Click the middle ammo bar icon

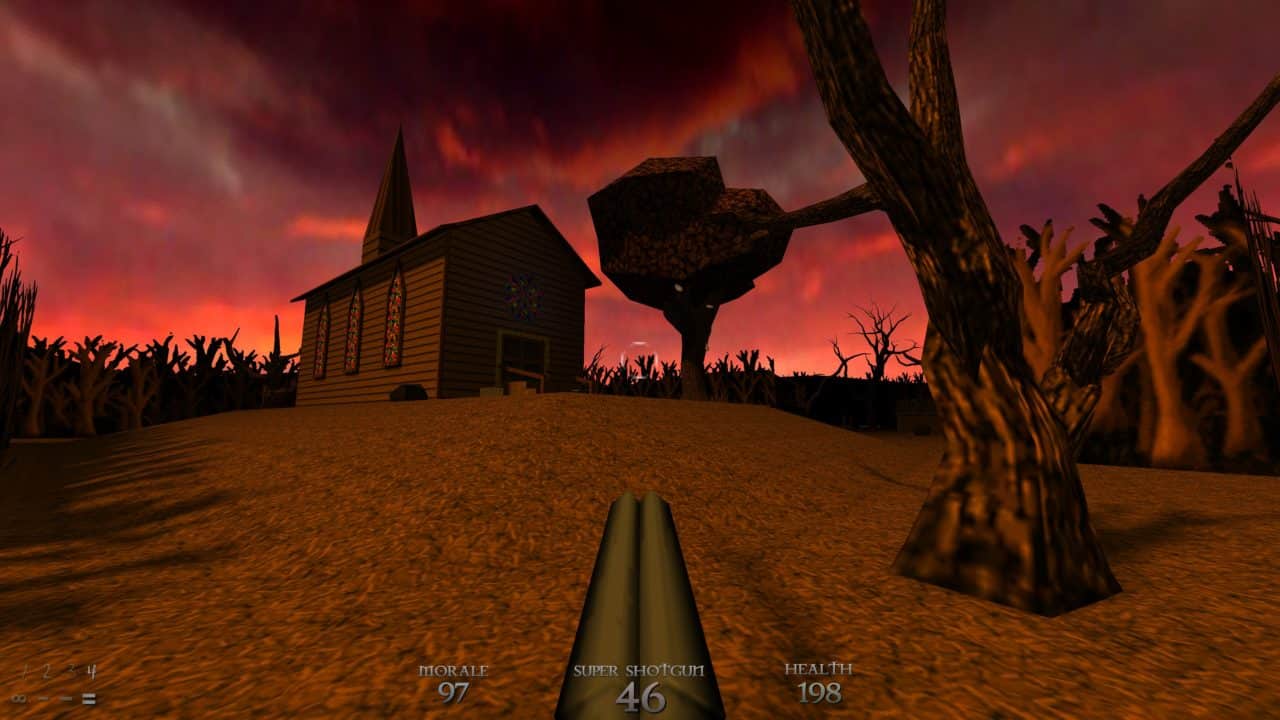point(66,700)
